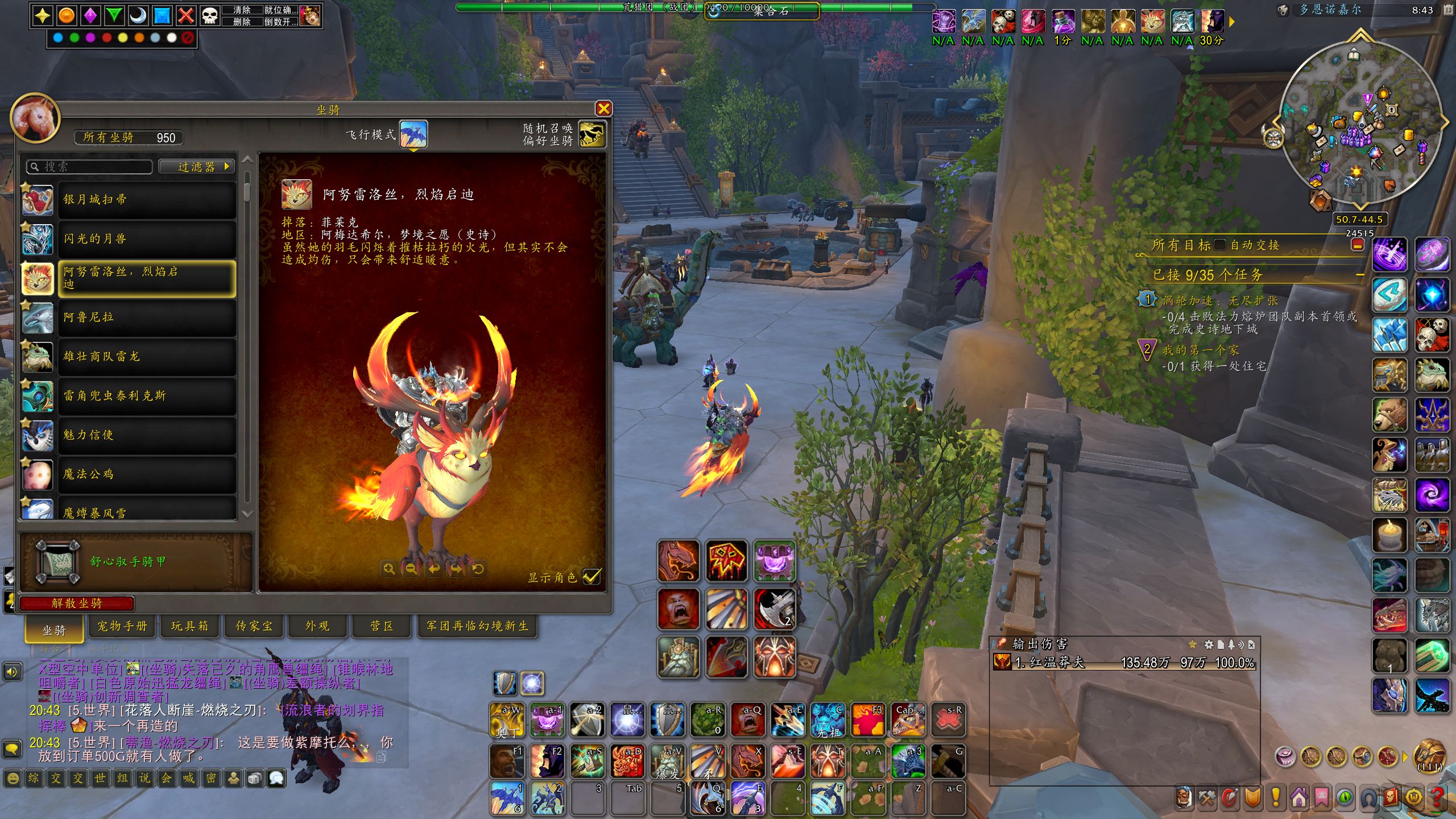
Task: Select the 银月城扫帚 mount
Action: click(x=147, y=200)
